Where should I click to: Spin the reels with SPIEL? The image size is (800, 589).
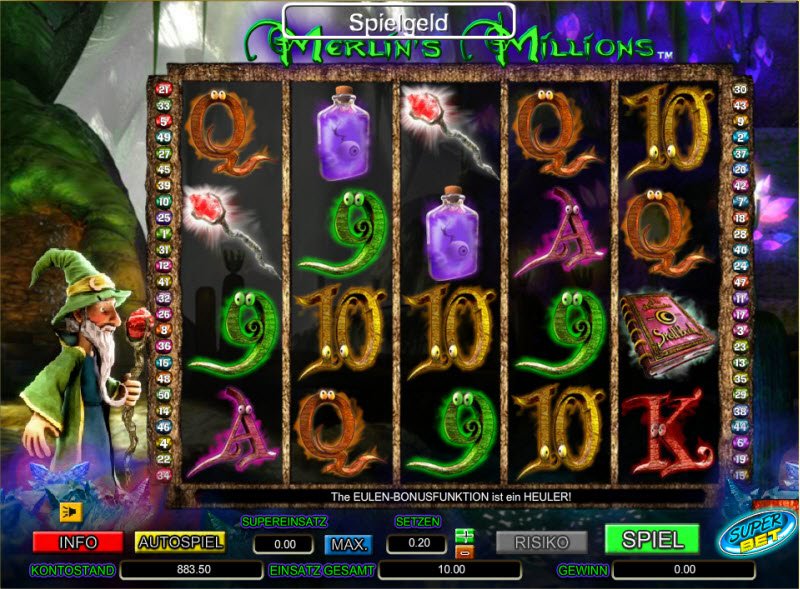coord(652,540)
